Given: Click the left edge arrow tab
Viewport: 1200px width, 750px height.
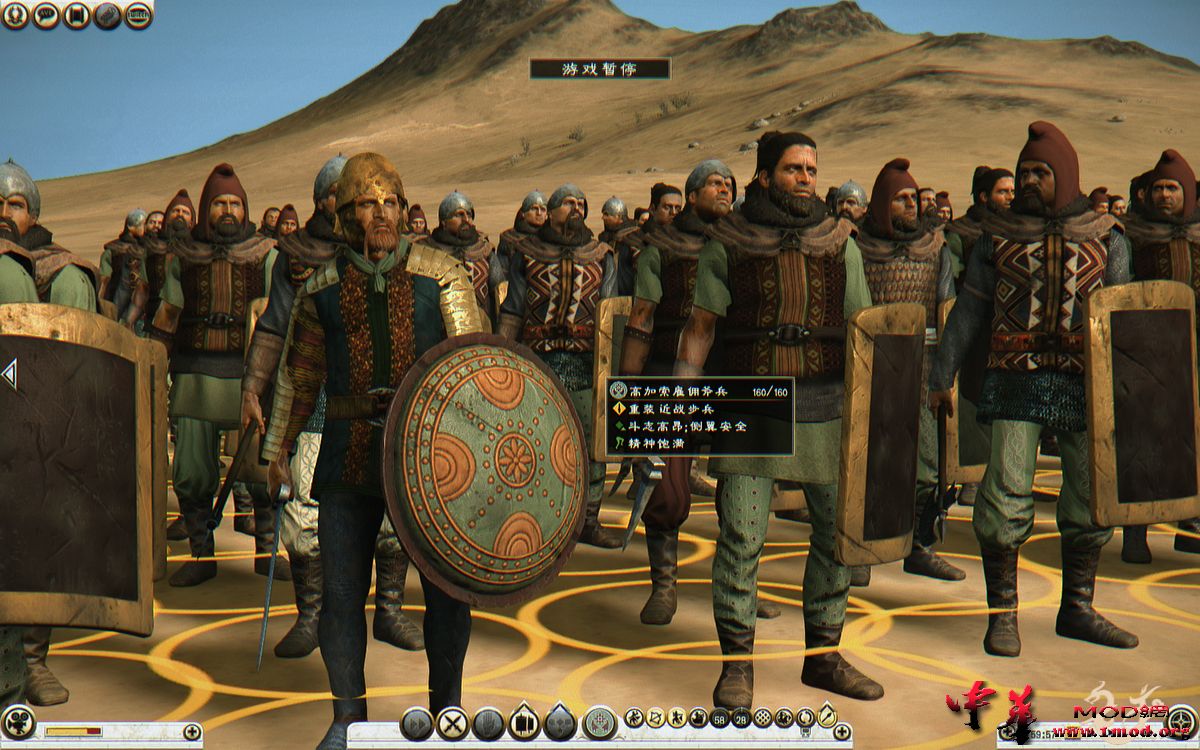Looking at the screenshot, I should point(8,374).
